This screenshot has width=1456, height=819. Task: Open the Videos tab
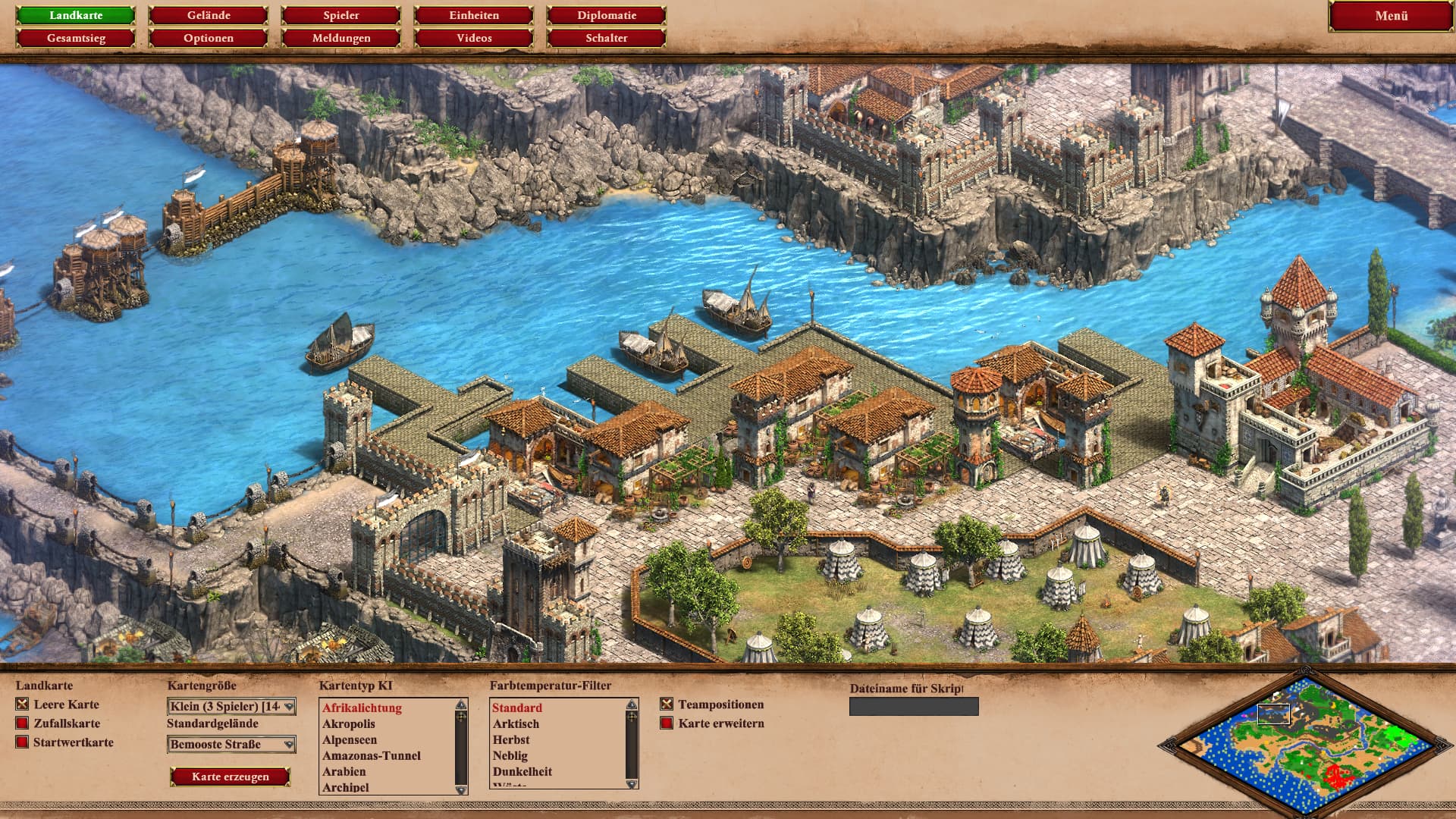tap(474, 38)
